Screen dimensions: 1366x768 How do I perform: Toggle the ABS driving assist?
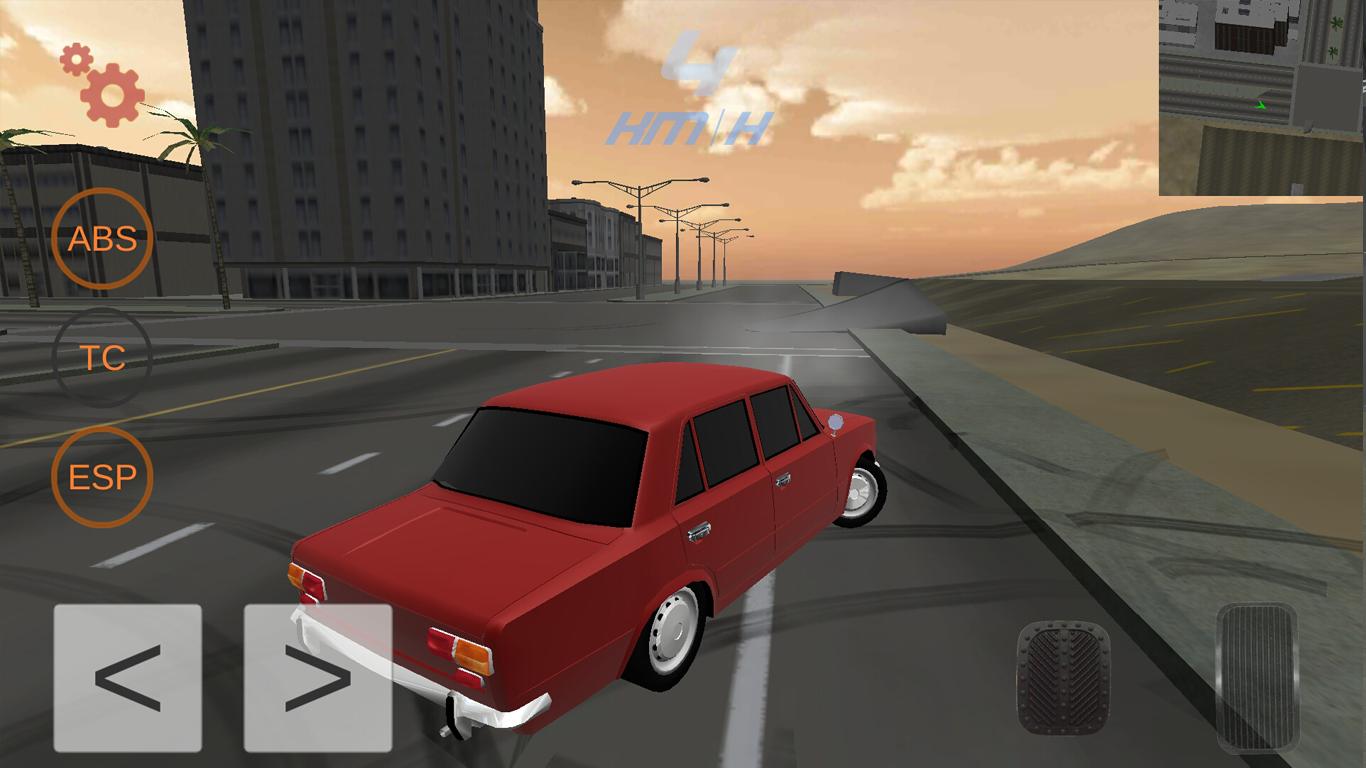pos(102,239)
